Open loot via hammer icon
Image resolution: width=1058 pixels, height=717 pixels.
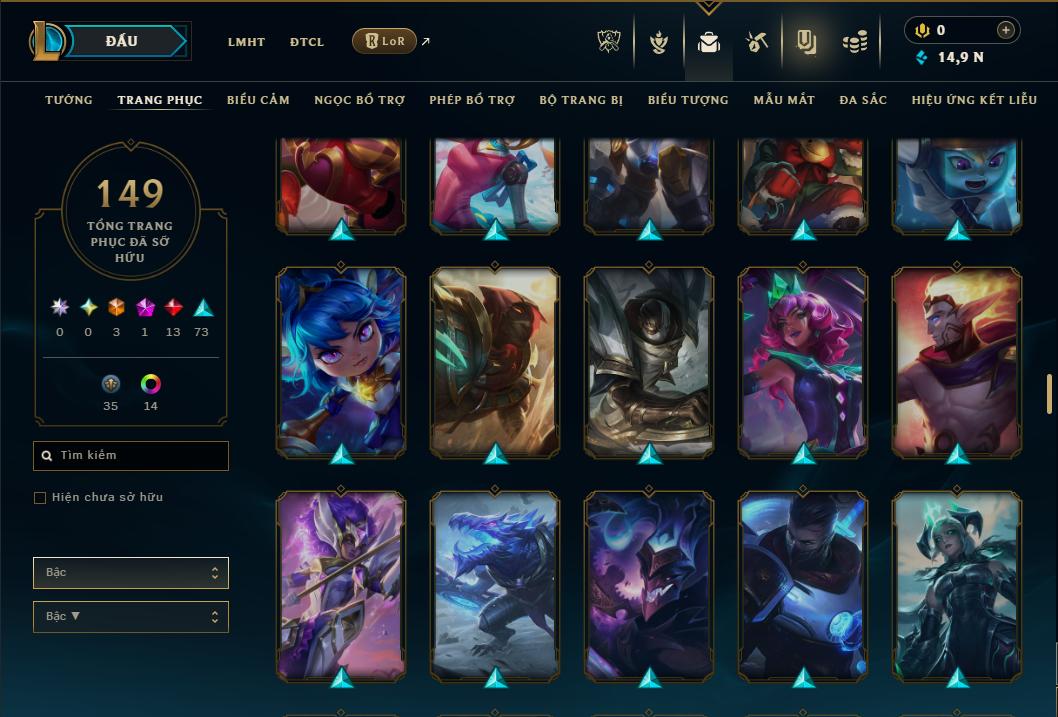pyautogui.click(x=756, y=42)
